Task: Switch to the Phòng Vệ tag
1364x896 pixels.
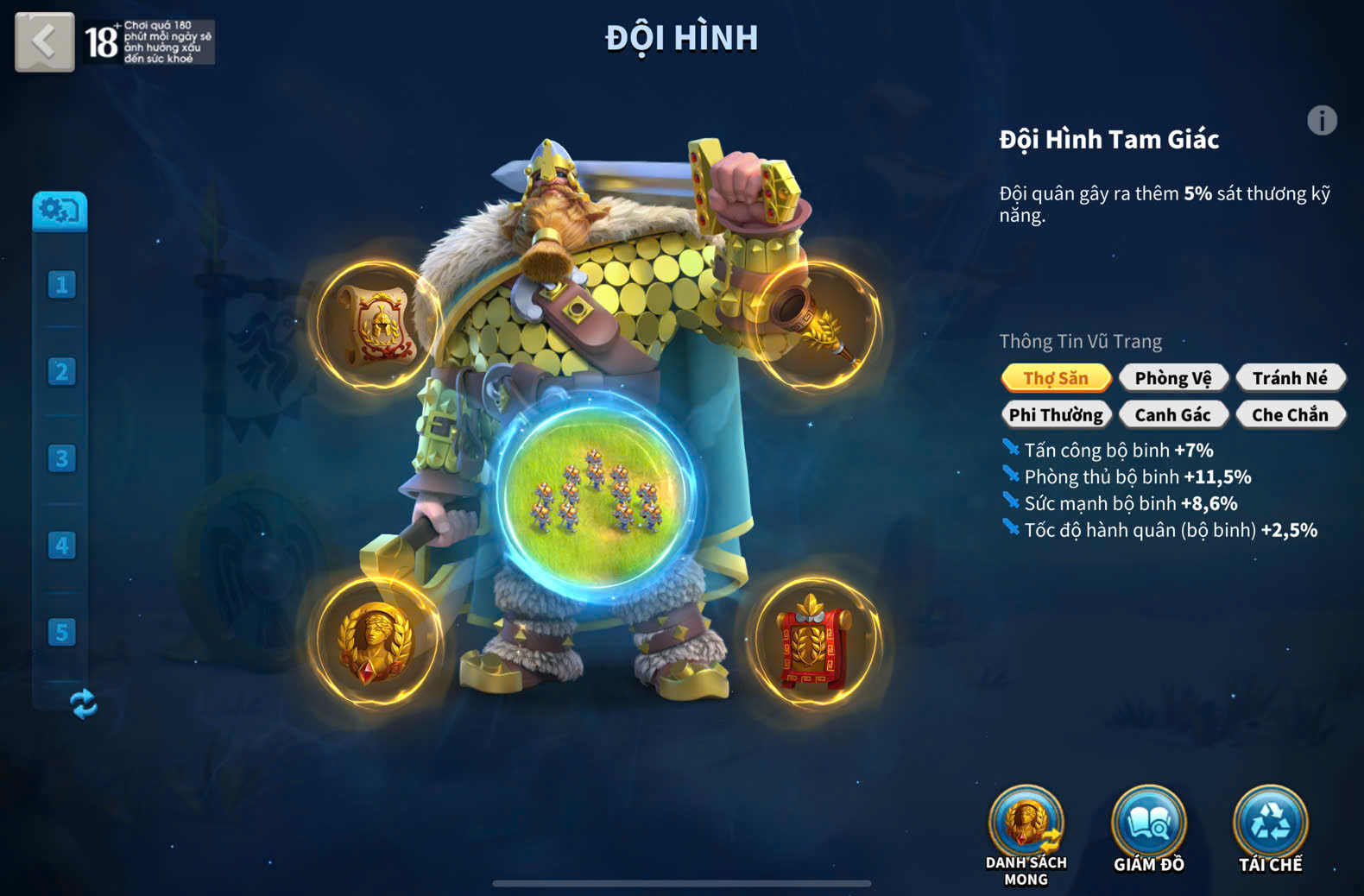Action: pos(1172,378)
